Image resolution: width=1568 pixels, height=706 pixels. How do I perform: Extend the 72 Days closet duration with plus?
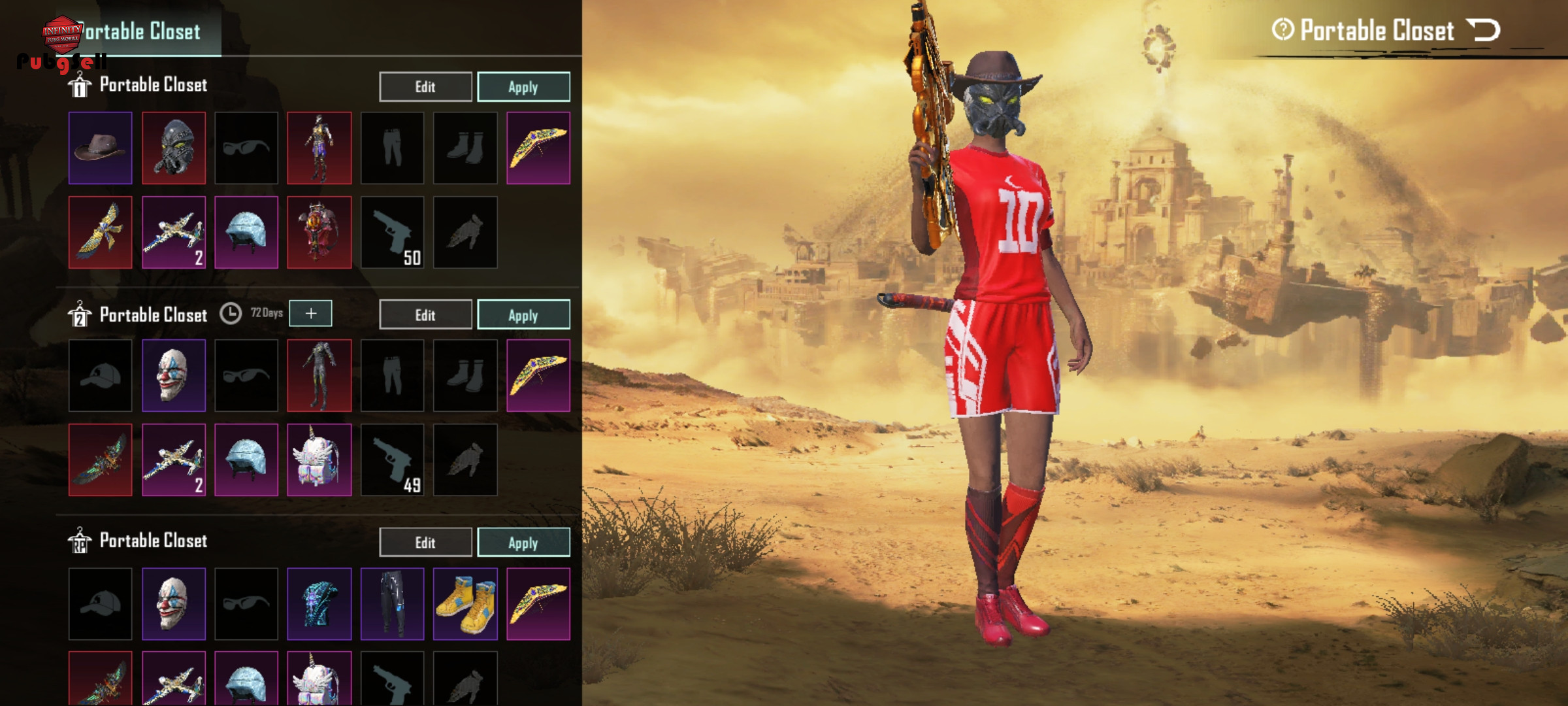click(311, 313)
